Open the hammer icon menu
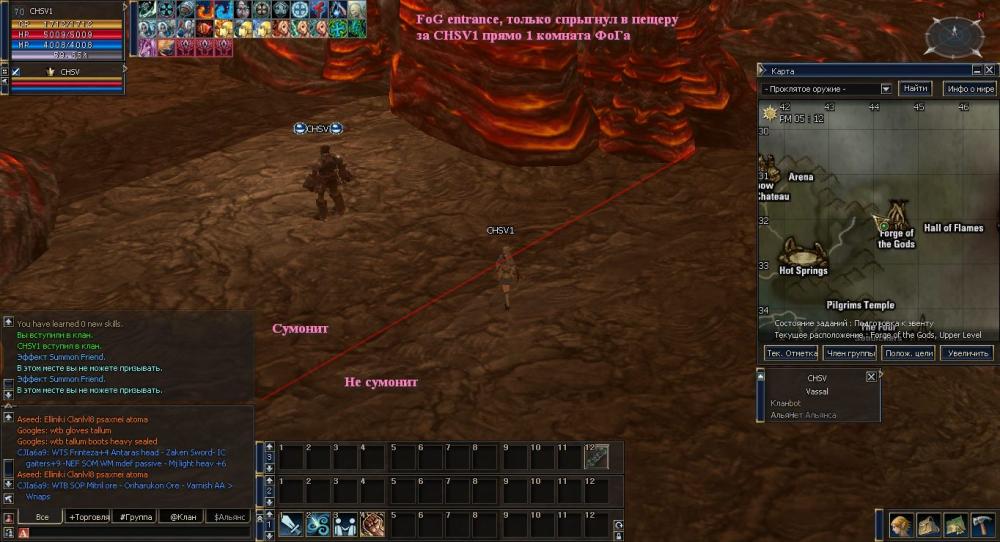1000x542 pixels. [x=982, y=526]
